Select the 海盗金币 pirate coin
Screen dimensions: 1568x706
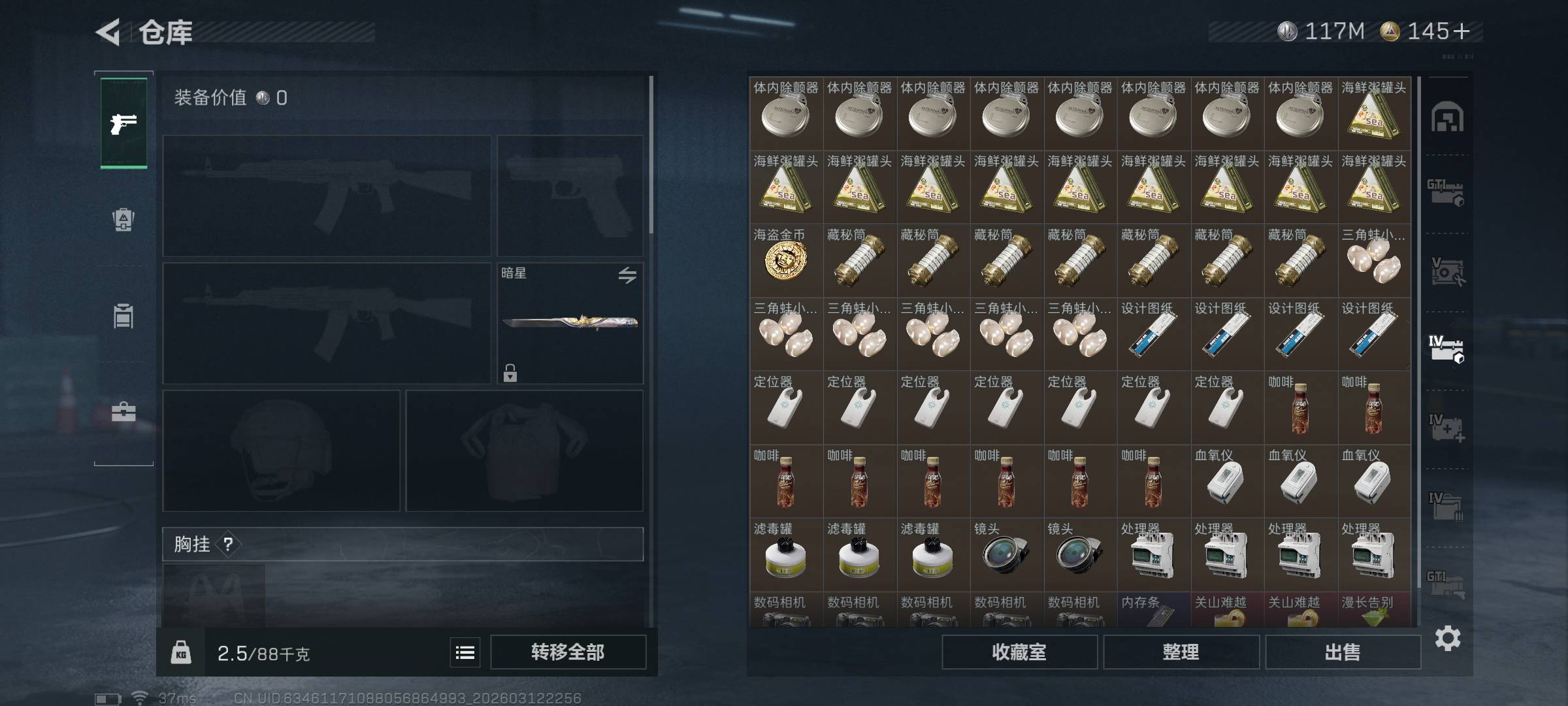[785, 261]
